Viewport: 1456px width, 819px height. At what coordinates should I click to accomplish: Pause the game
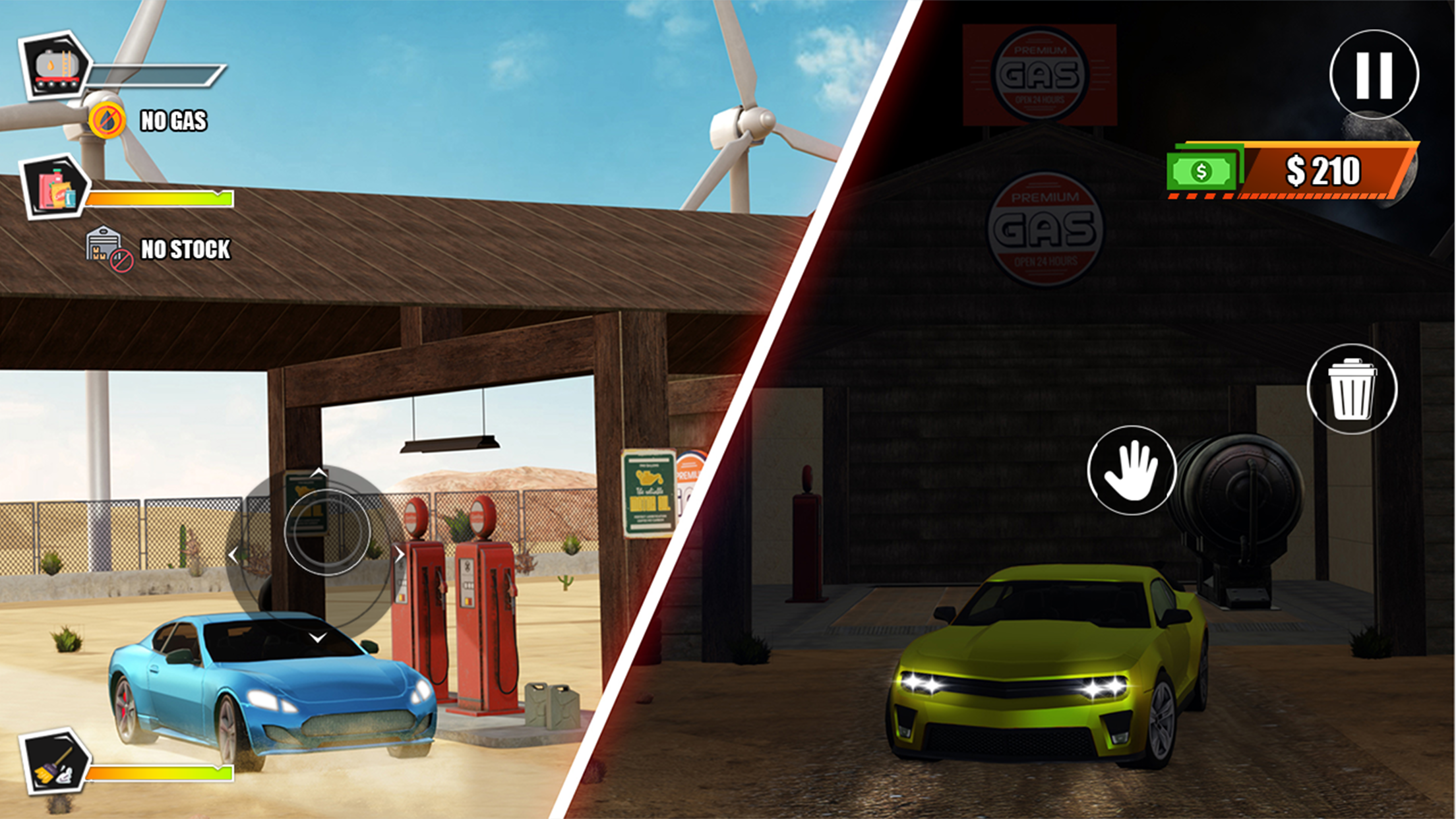tap(1374, 75)
